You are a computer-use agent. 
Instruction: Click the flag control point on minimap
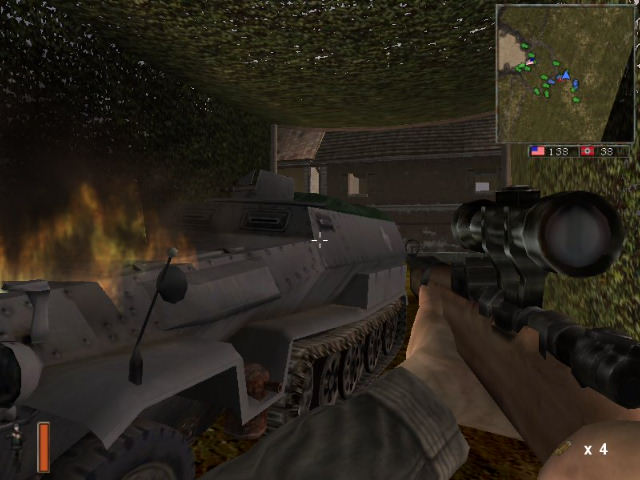530,62
